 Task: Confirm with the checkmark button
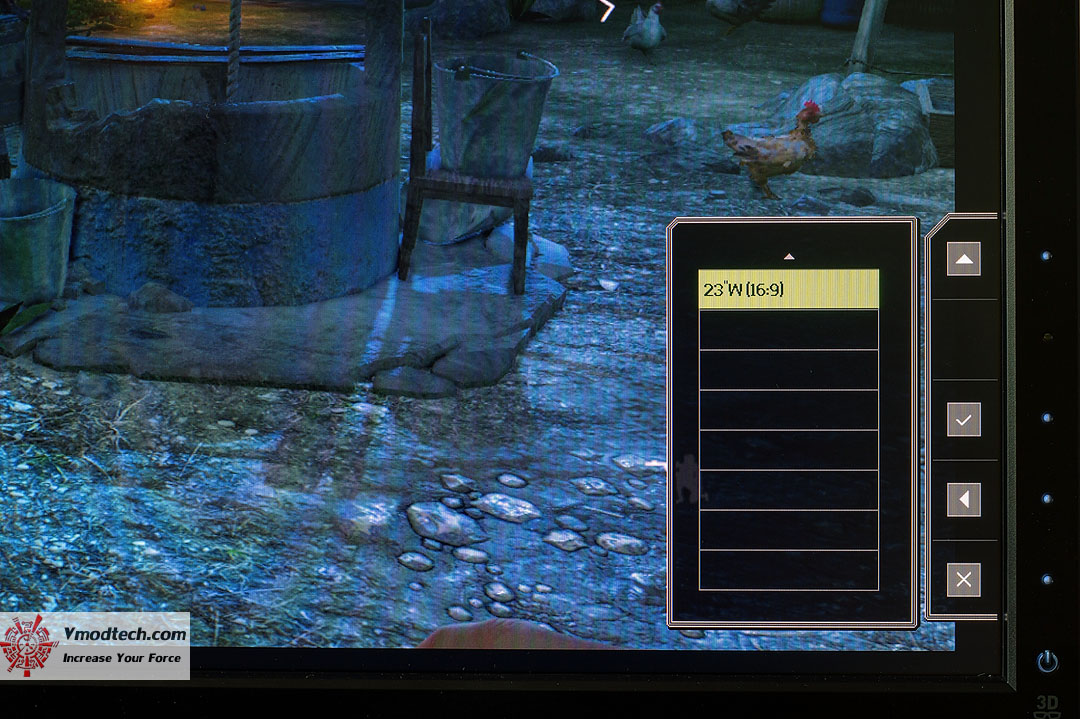[x=963, y=420]
